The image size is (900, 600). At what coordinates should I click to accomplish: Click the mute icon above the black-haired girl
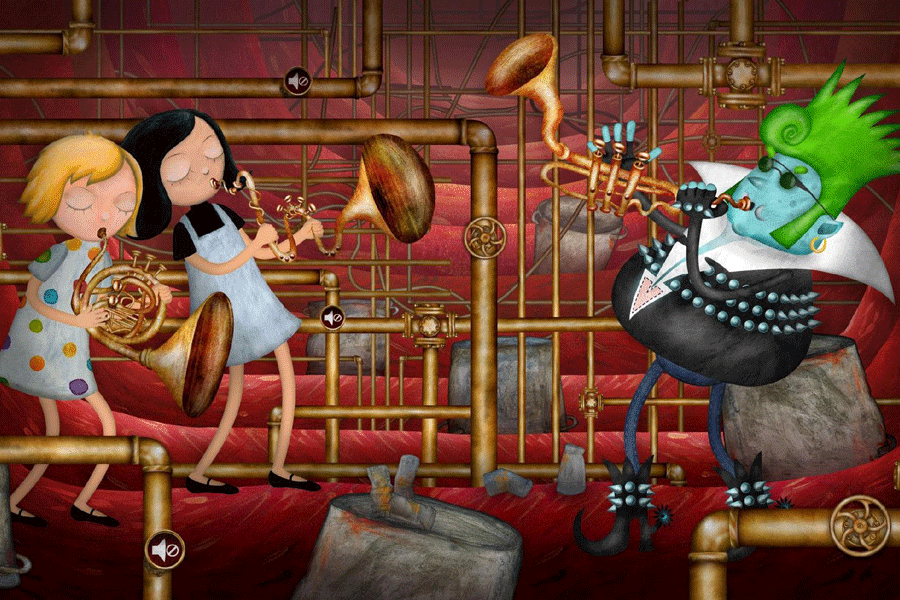[297, 80]
